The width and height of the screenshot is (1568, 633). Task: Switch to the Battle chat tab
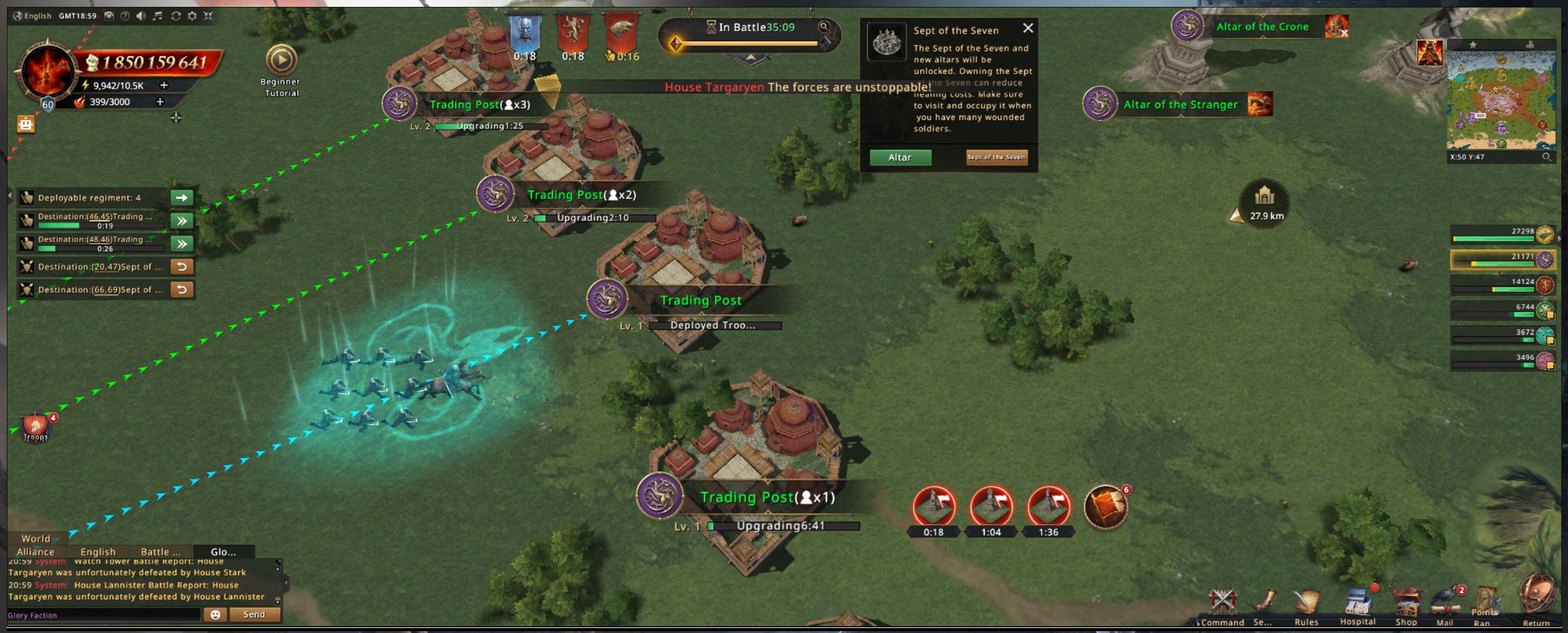tap(160, 552)
